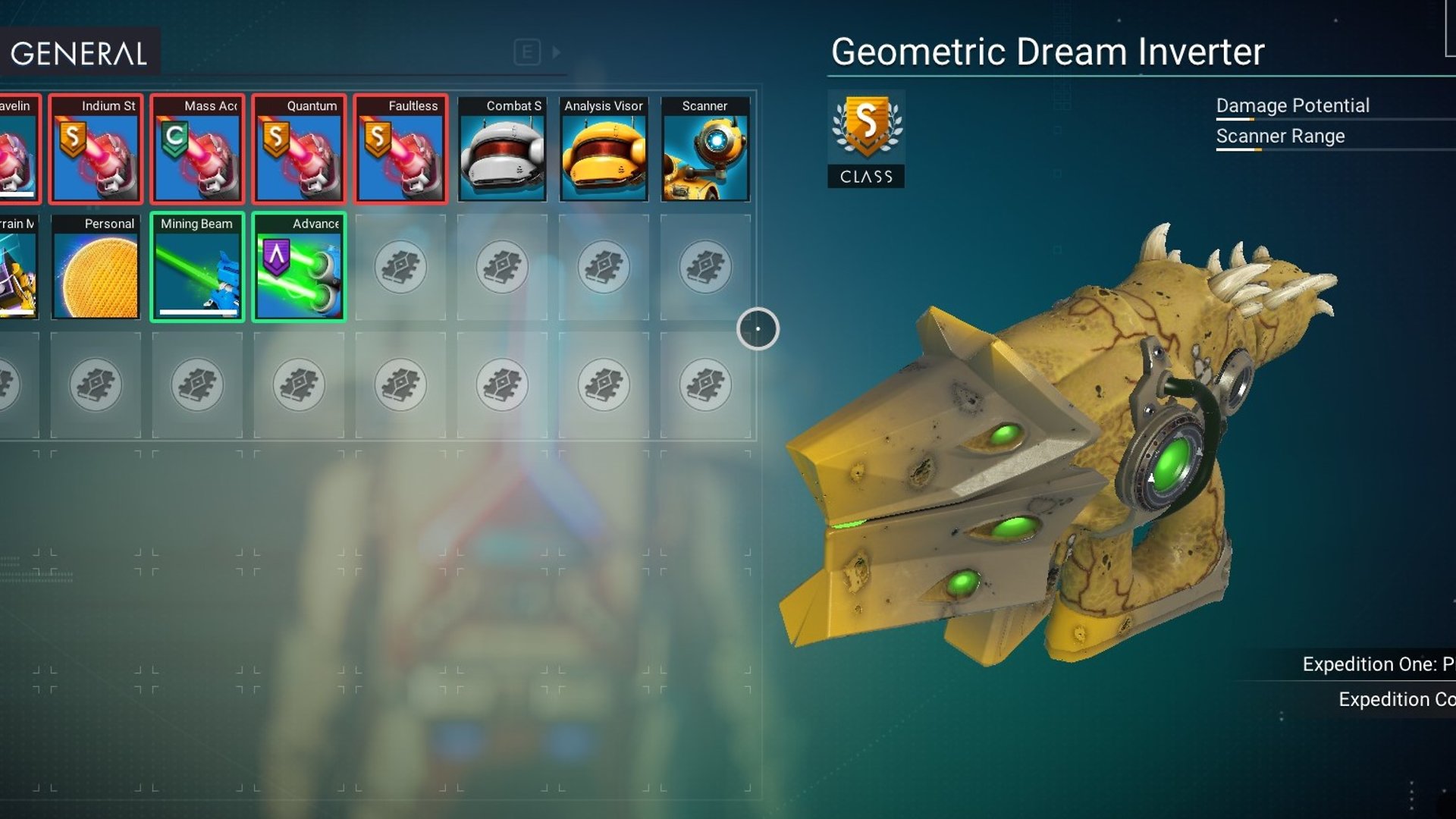This screenshot has height=819, width=1456.
Task: Select the Mining Beam slot
Action: [197, 268]
